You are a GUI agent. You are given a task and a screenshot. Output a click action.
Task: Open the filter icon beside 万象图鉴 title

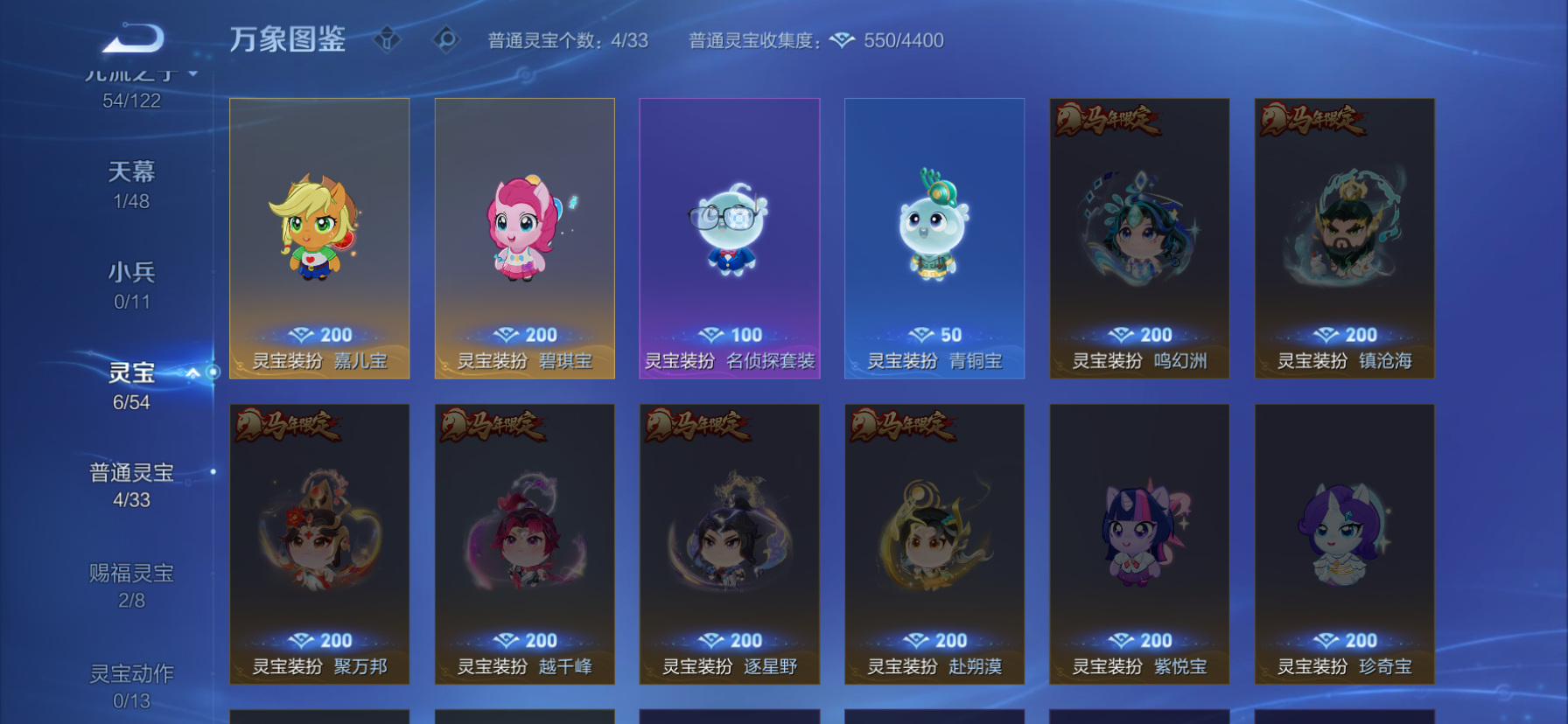point(388,38)
